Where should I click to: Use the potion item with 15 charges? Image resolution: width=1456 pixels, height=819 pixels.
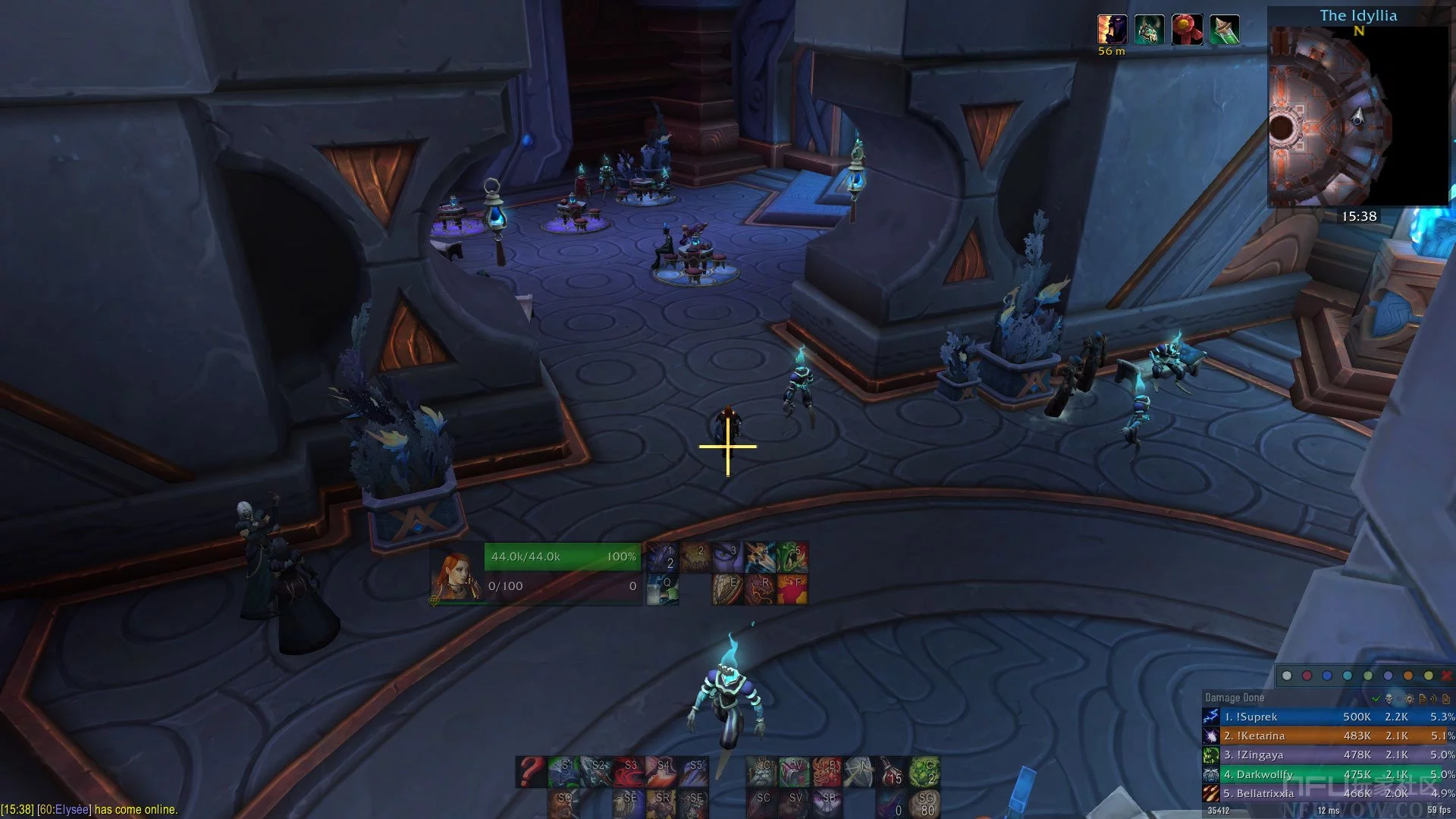893,771
